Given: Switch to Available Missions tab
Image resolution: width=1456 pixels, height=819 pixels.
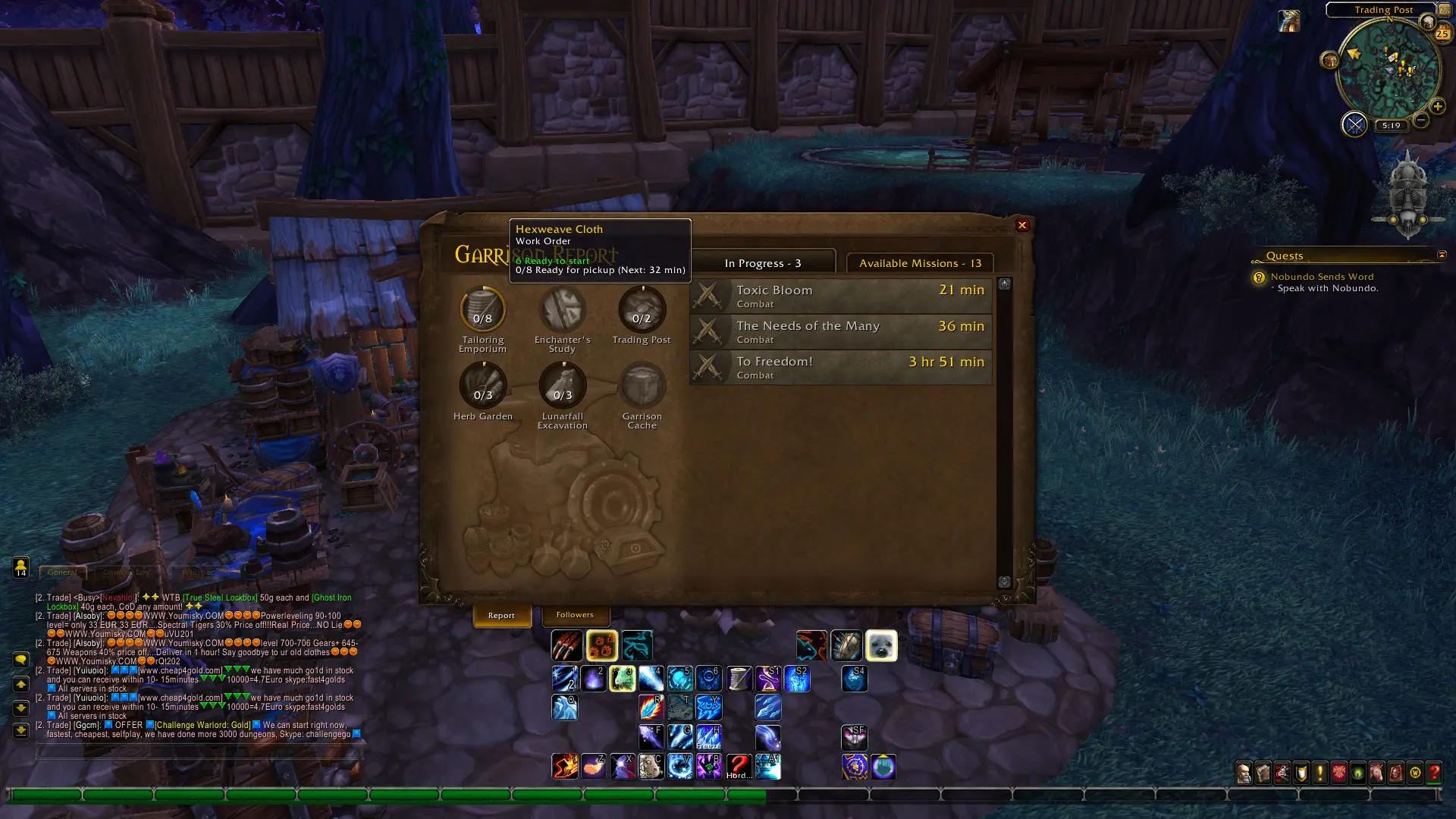Looking at the screenshot, I should tap(919, 263).
